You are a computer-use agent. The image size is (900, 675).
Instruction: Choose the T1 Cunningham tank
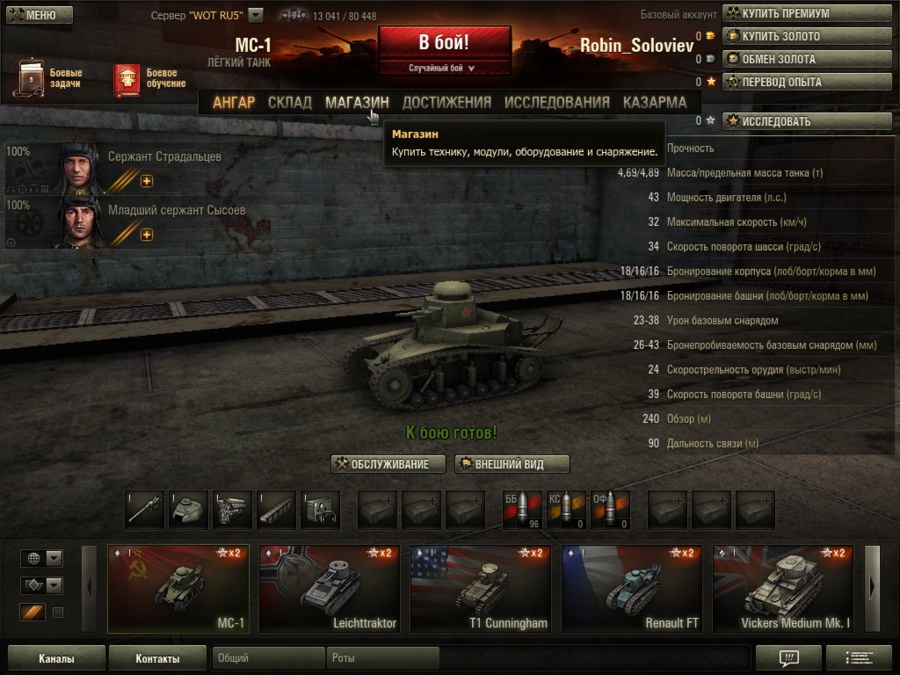[x=480, y=589]
